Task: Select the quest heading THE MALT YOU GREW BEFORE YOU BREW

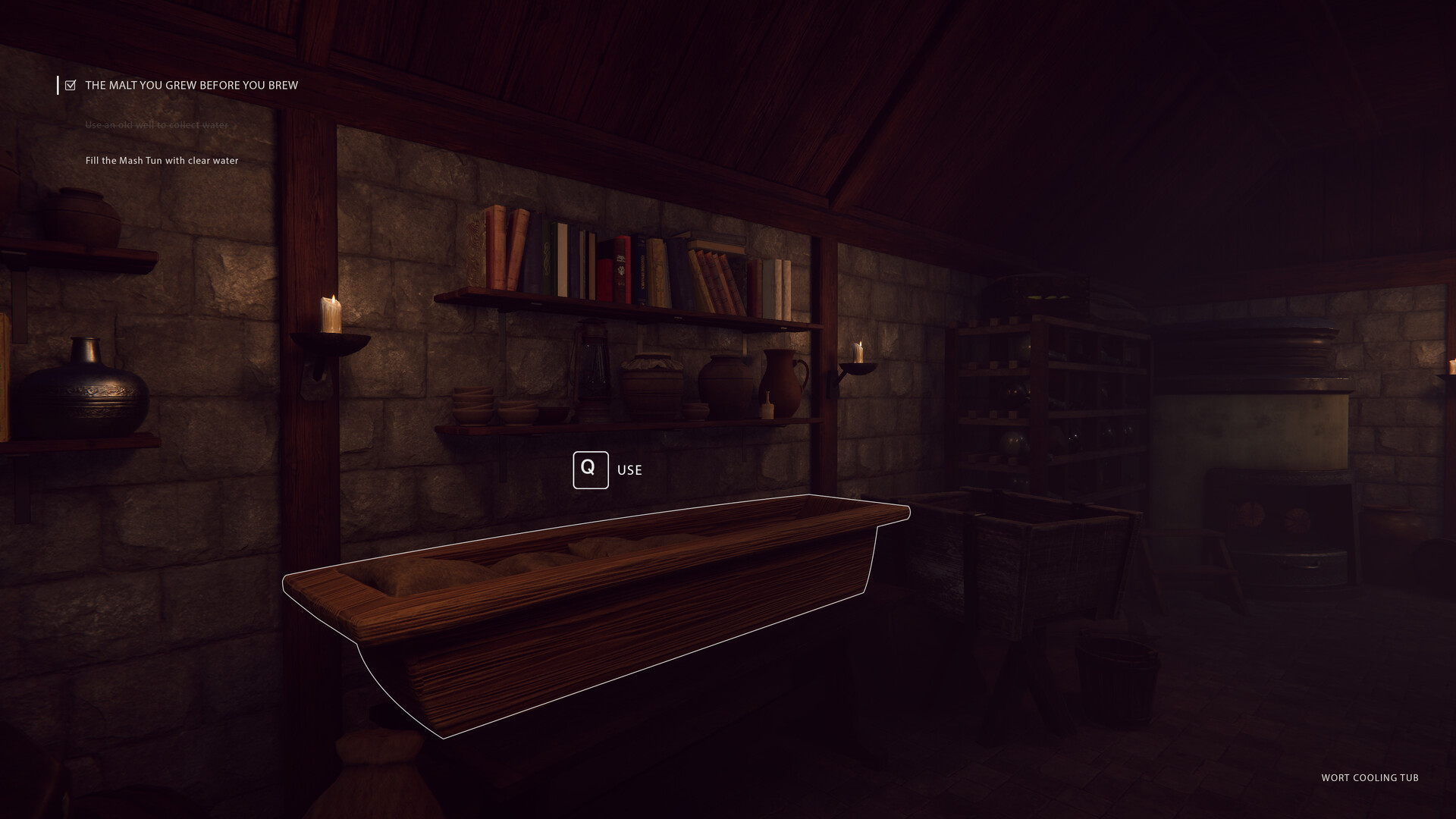Action: coord(191,85)
